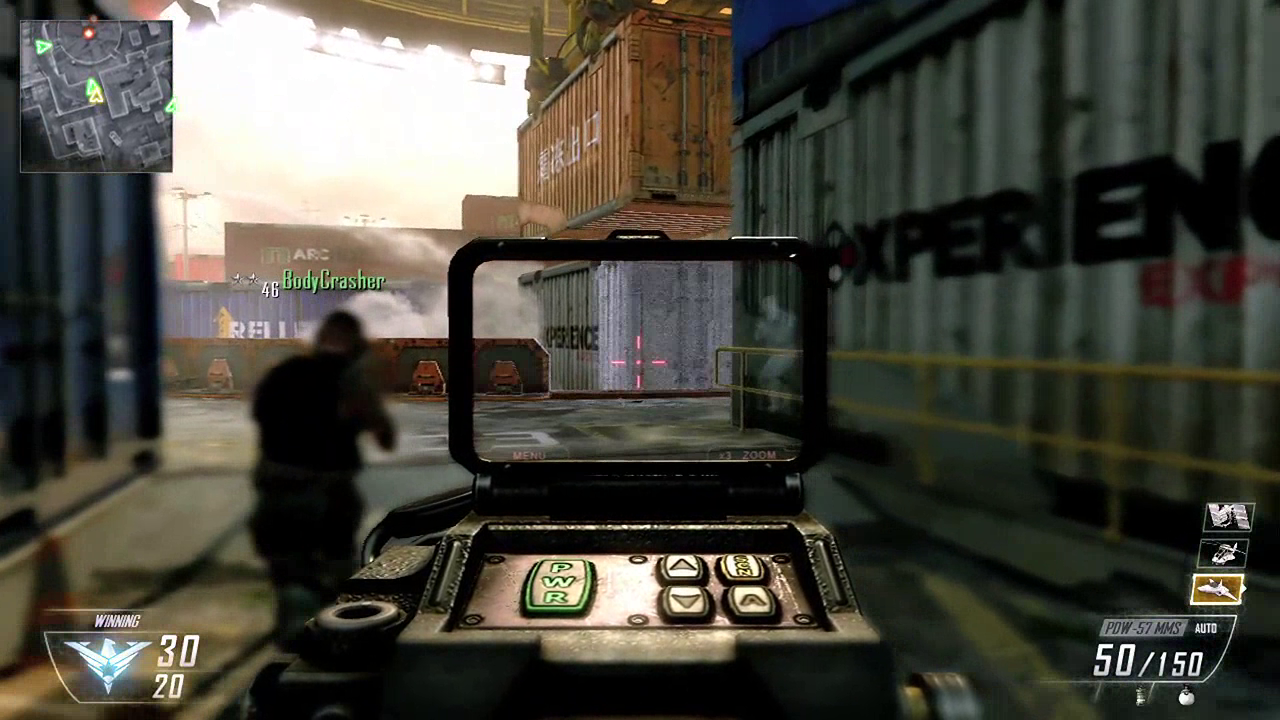This screenshot has height=720, width=1280.
Task: Activate the highlighted jet scorestreak
Action: [x=1218, y=589]
